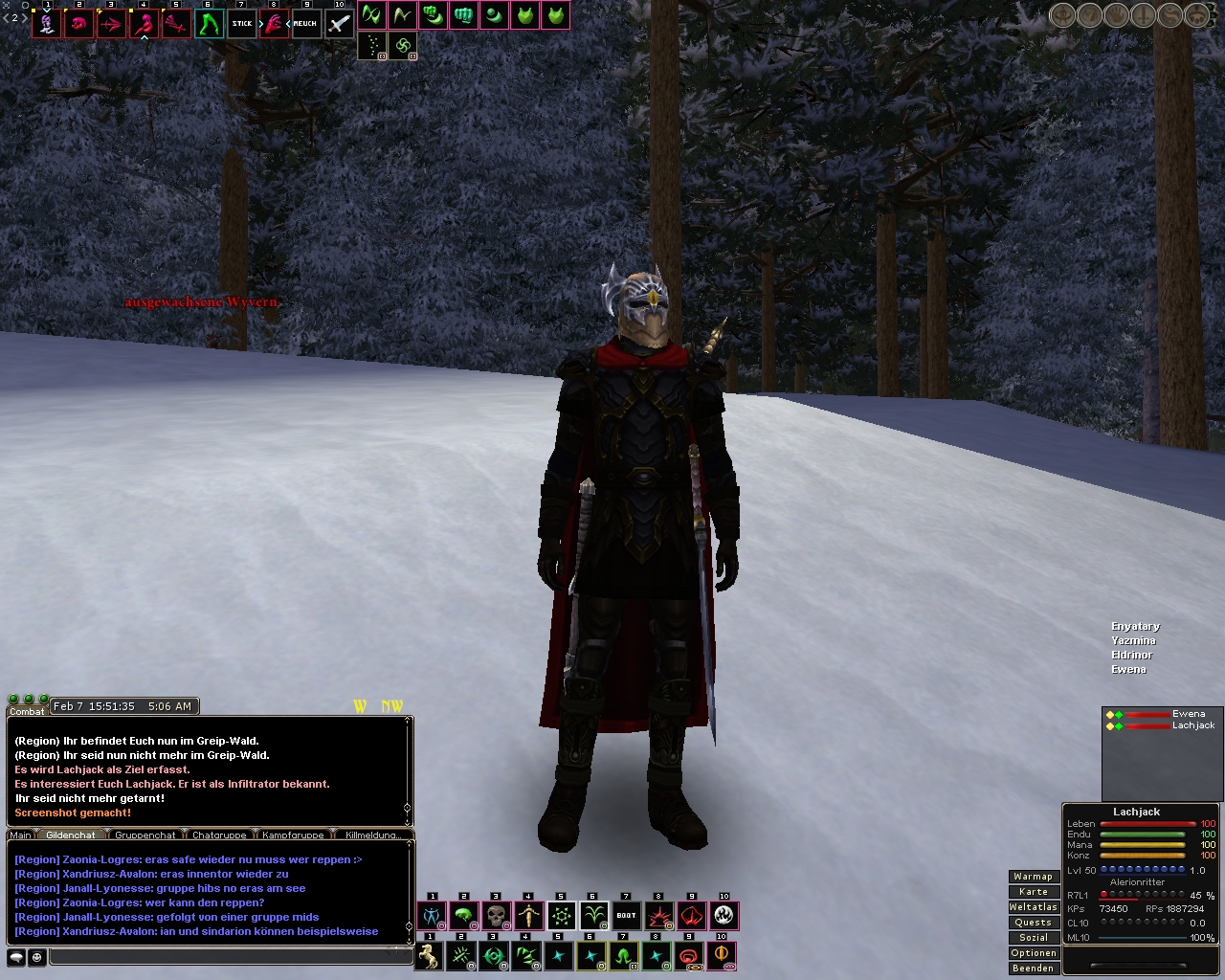Open the Warmap panel

1033,877
